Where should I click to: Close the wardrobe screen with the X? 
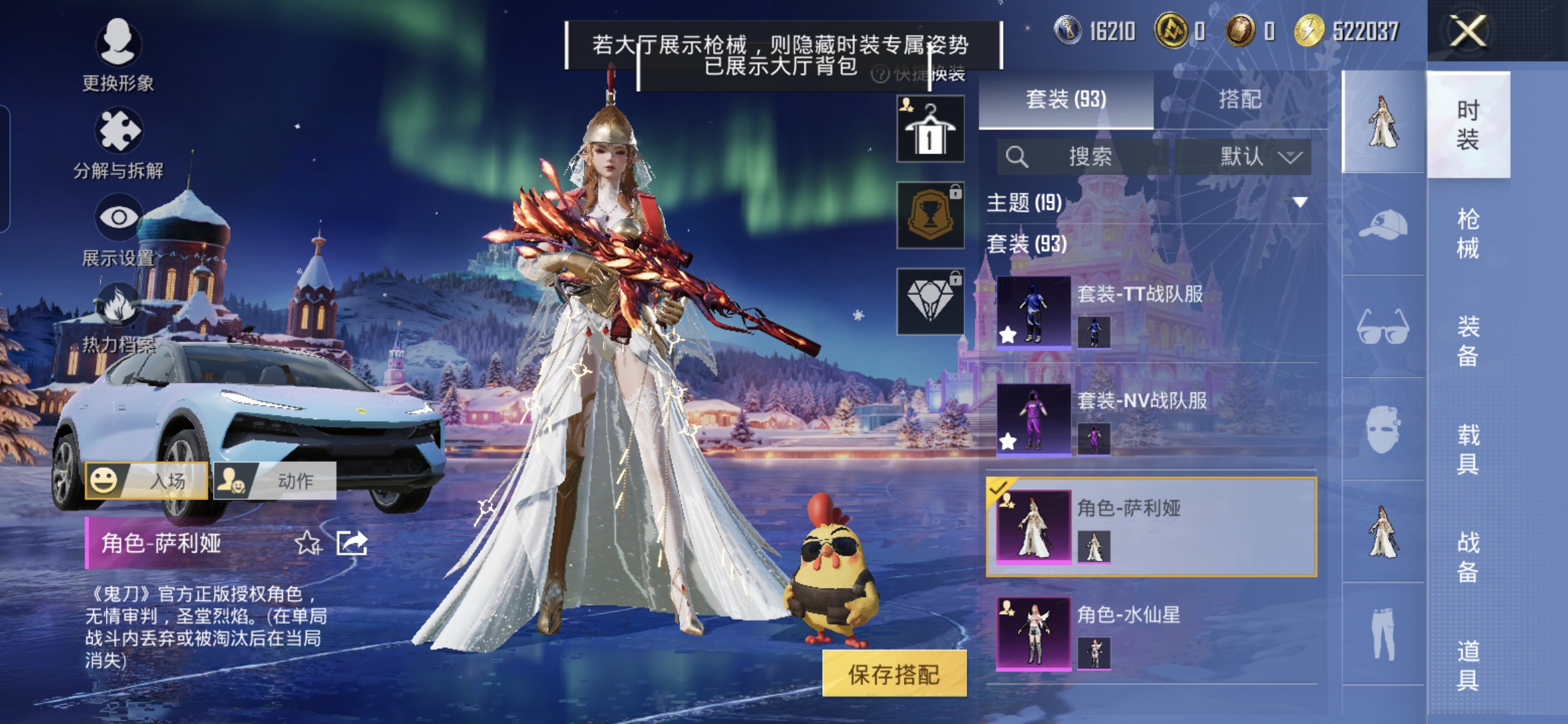[x=1467, y=31]
